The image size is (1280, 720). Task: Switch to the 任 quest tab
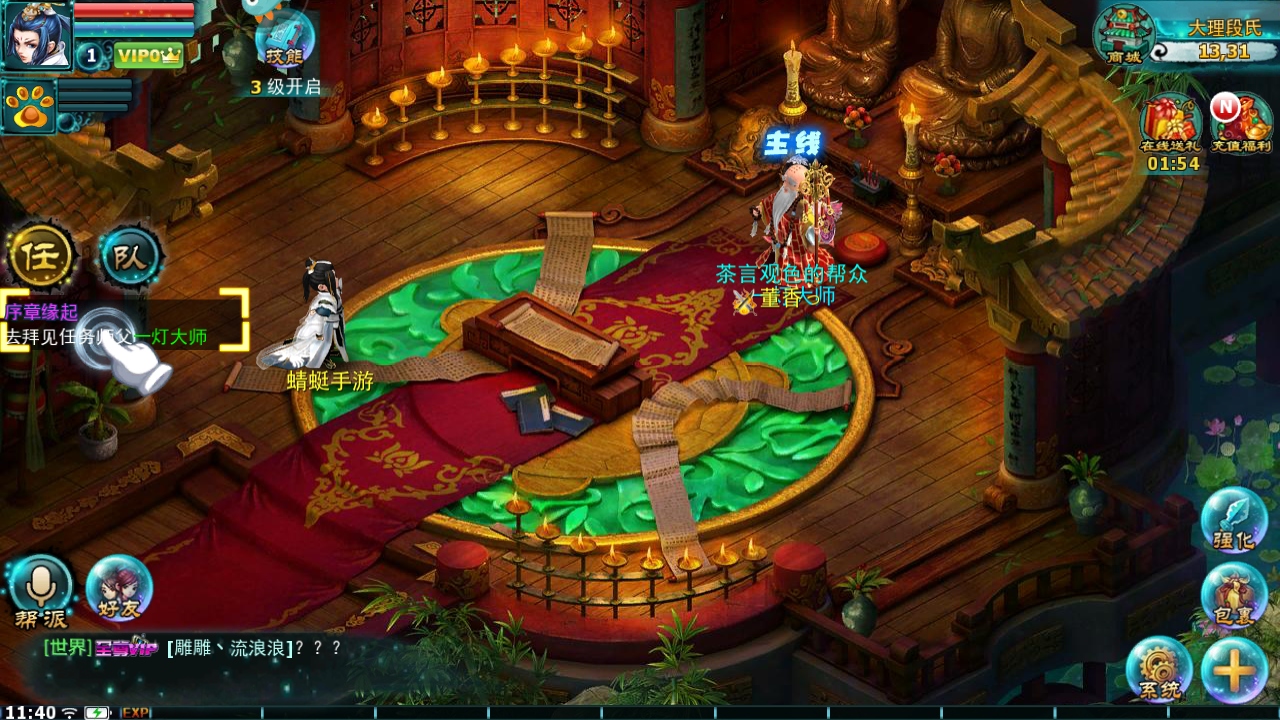point(41,257)
